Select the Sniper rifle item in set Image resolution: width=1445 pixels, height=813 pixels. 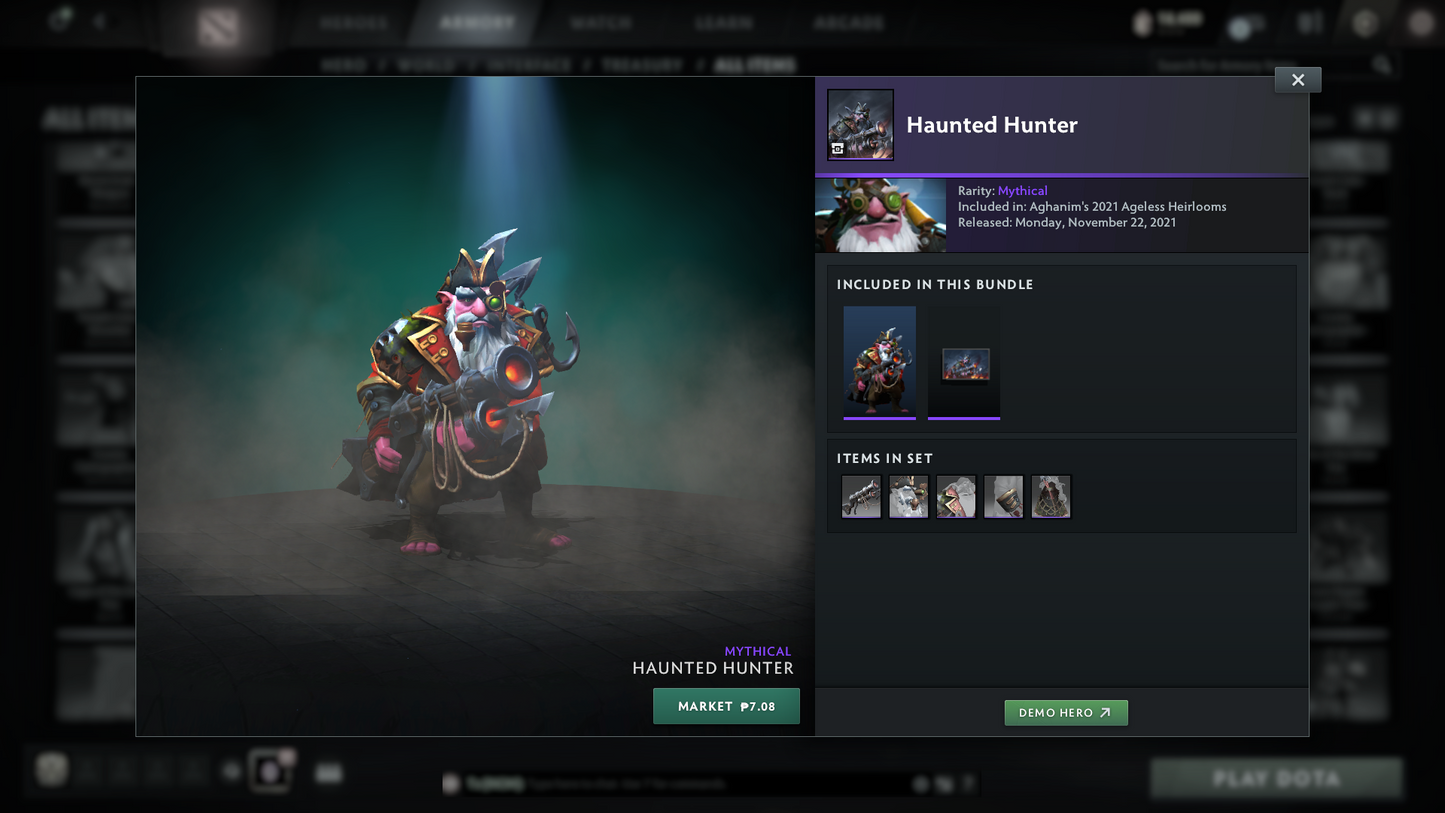pyautogui.click(x=861, y=497)
